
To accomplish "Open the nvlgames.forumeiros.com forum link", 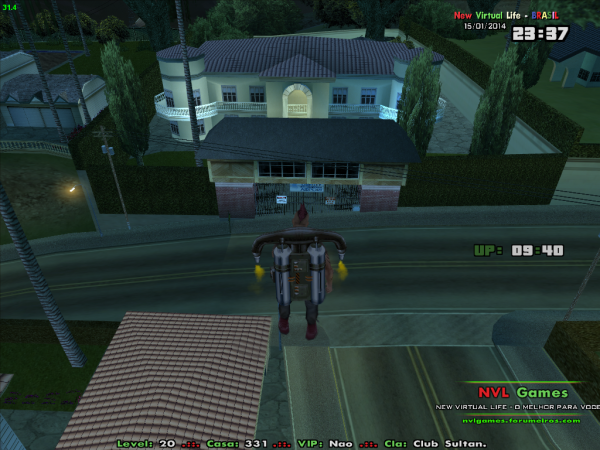I will point(522,420).
